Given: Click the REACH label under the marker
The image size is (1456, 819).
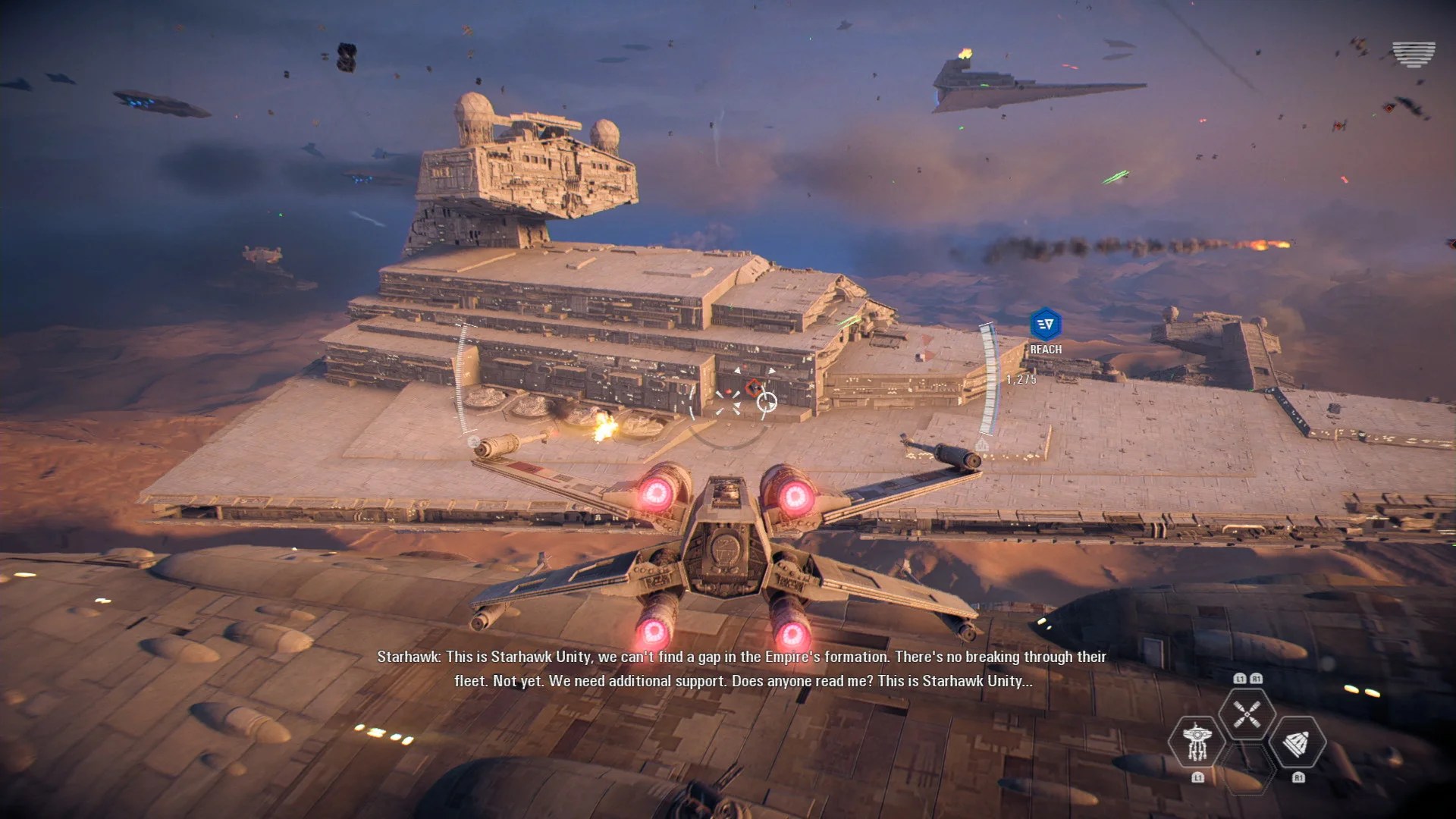Looking at the screenshot, I should click(x=1046, y=349).
